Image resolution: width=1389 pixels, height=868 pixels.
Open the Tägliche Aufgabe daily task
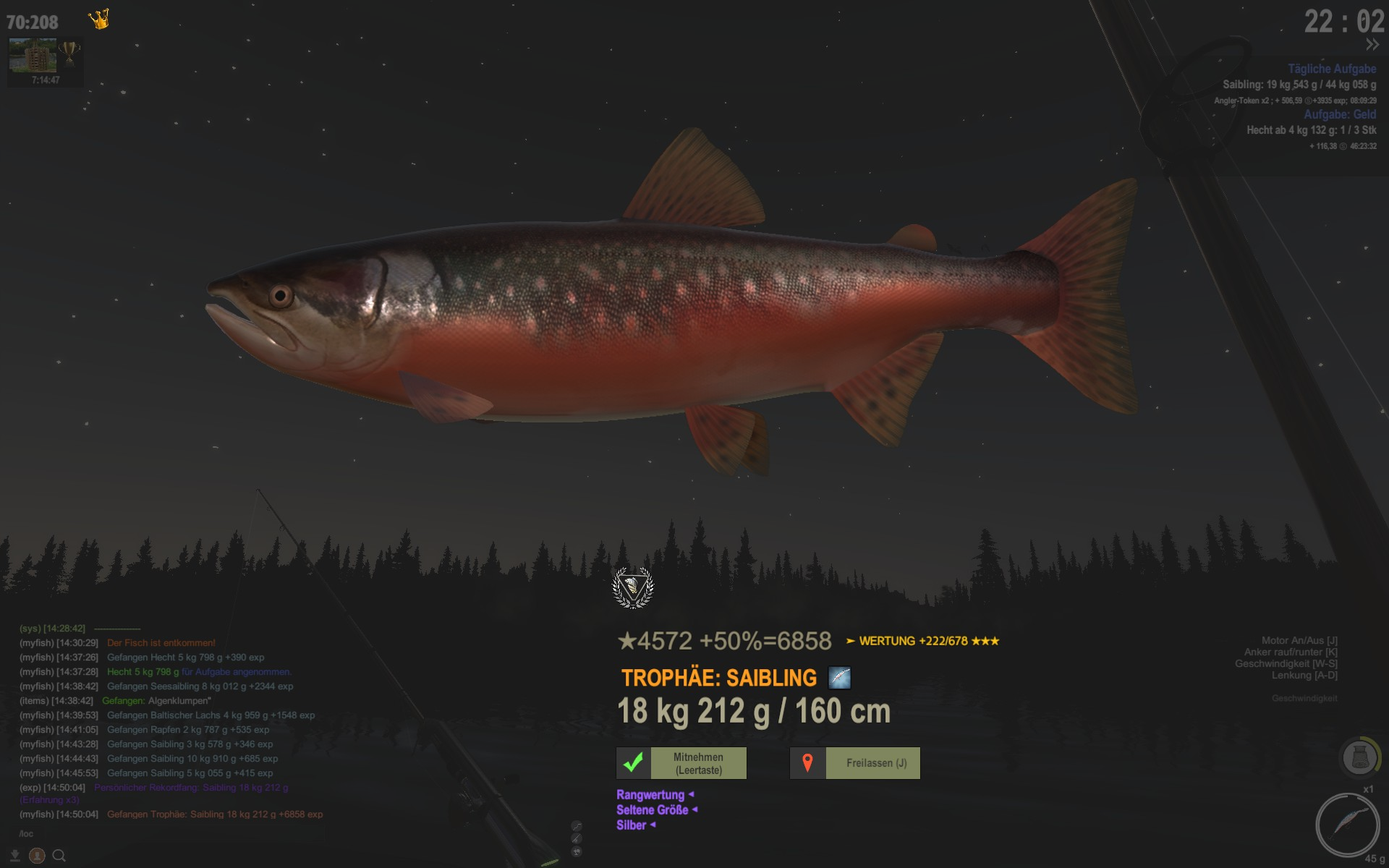[x=1331, y=69]
